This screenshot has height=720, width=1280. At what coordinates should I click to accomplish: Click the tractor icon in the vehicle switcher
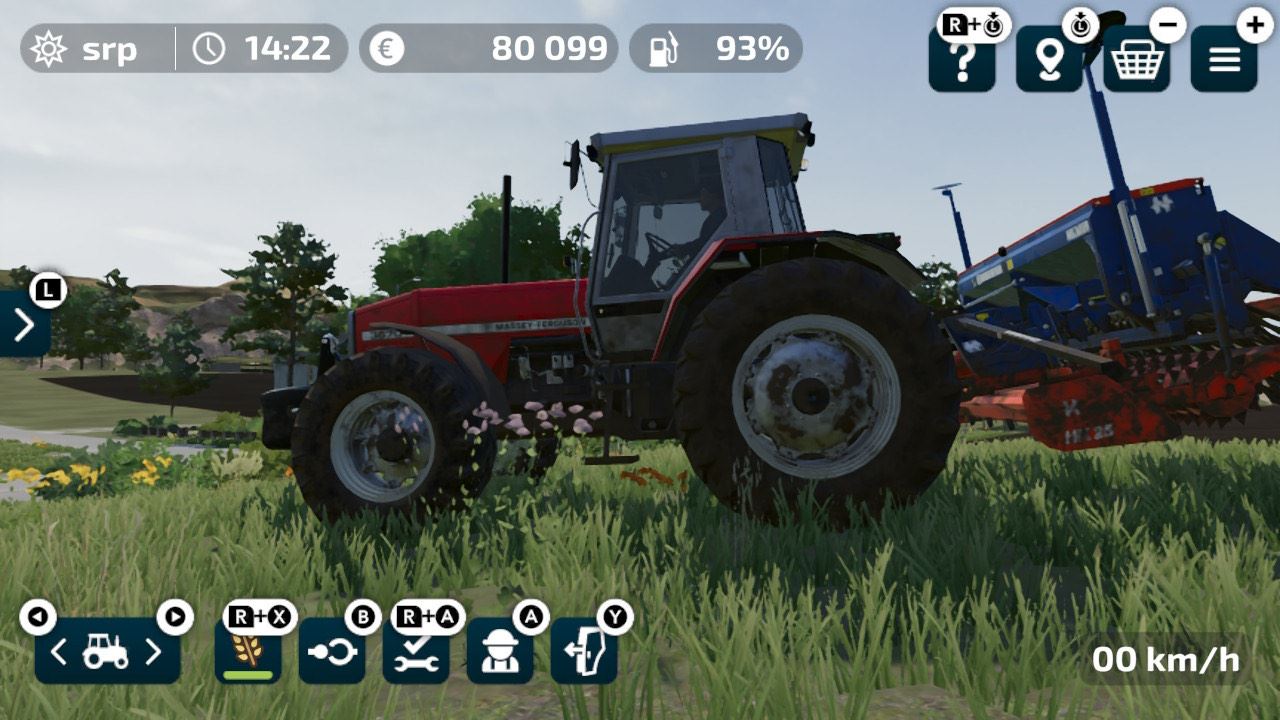[105, 650]
